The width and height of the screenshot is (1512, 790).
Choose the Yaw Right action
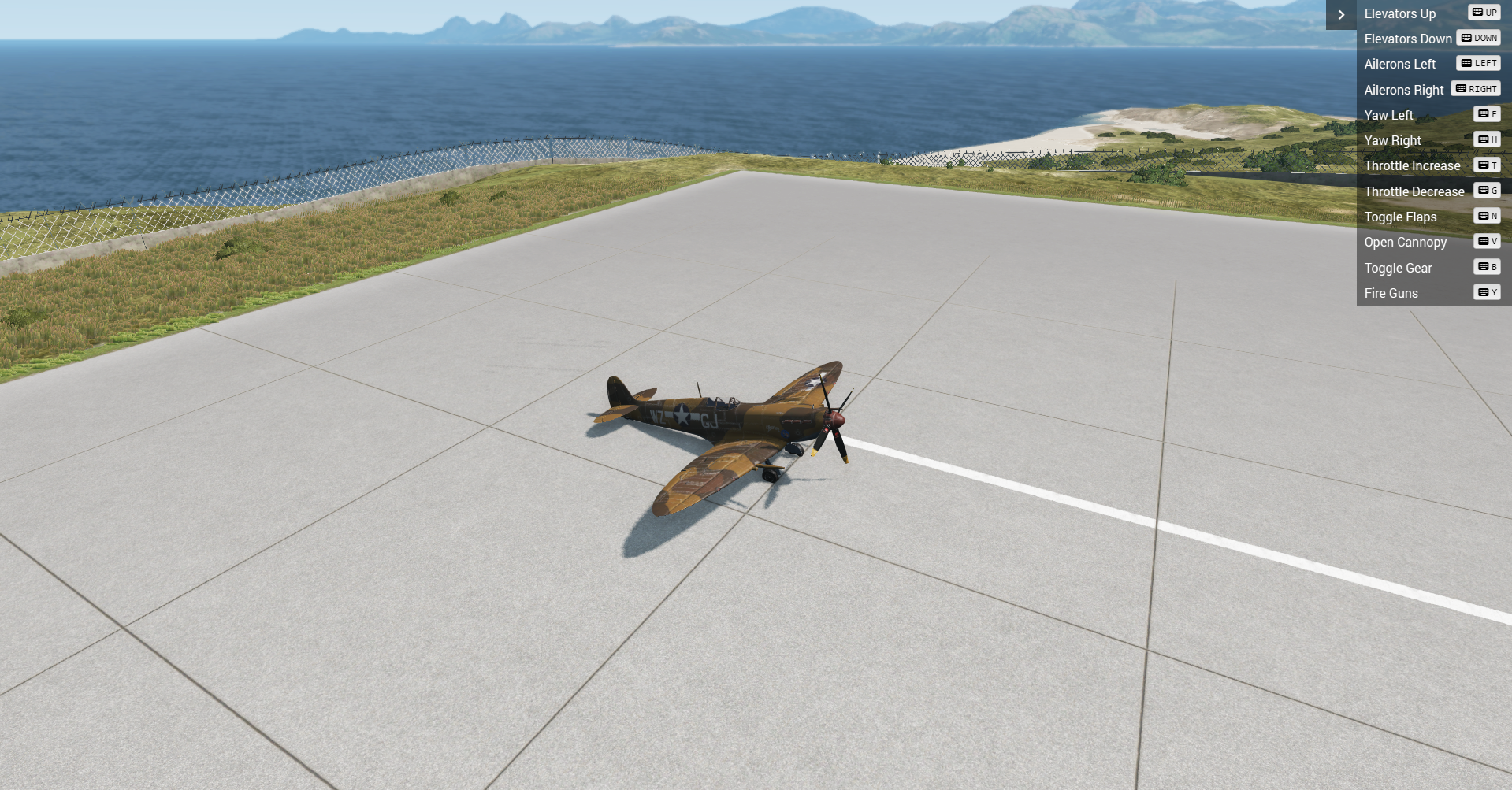coord(1393,140)
